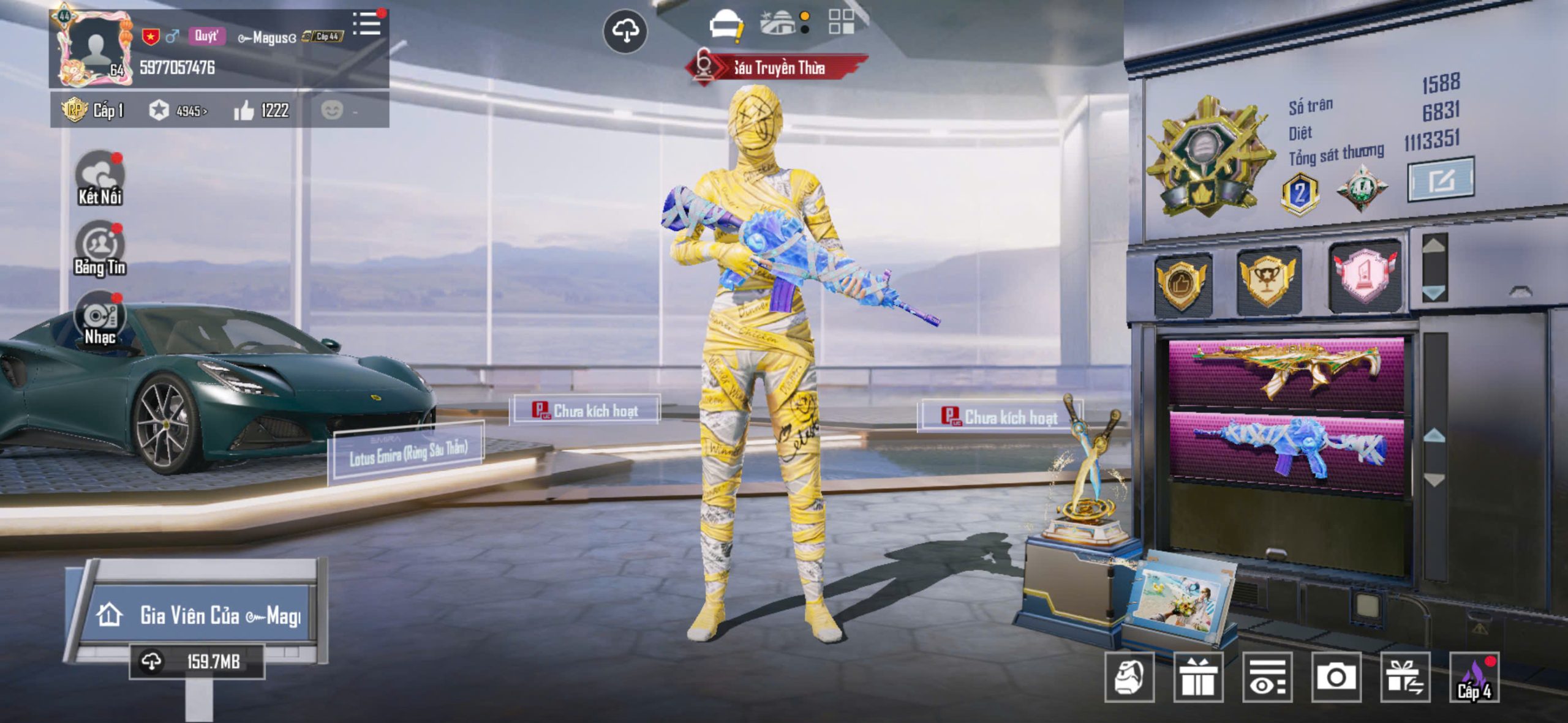
Task: Open the Nhạc music player
Action: (99, 320)
